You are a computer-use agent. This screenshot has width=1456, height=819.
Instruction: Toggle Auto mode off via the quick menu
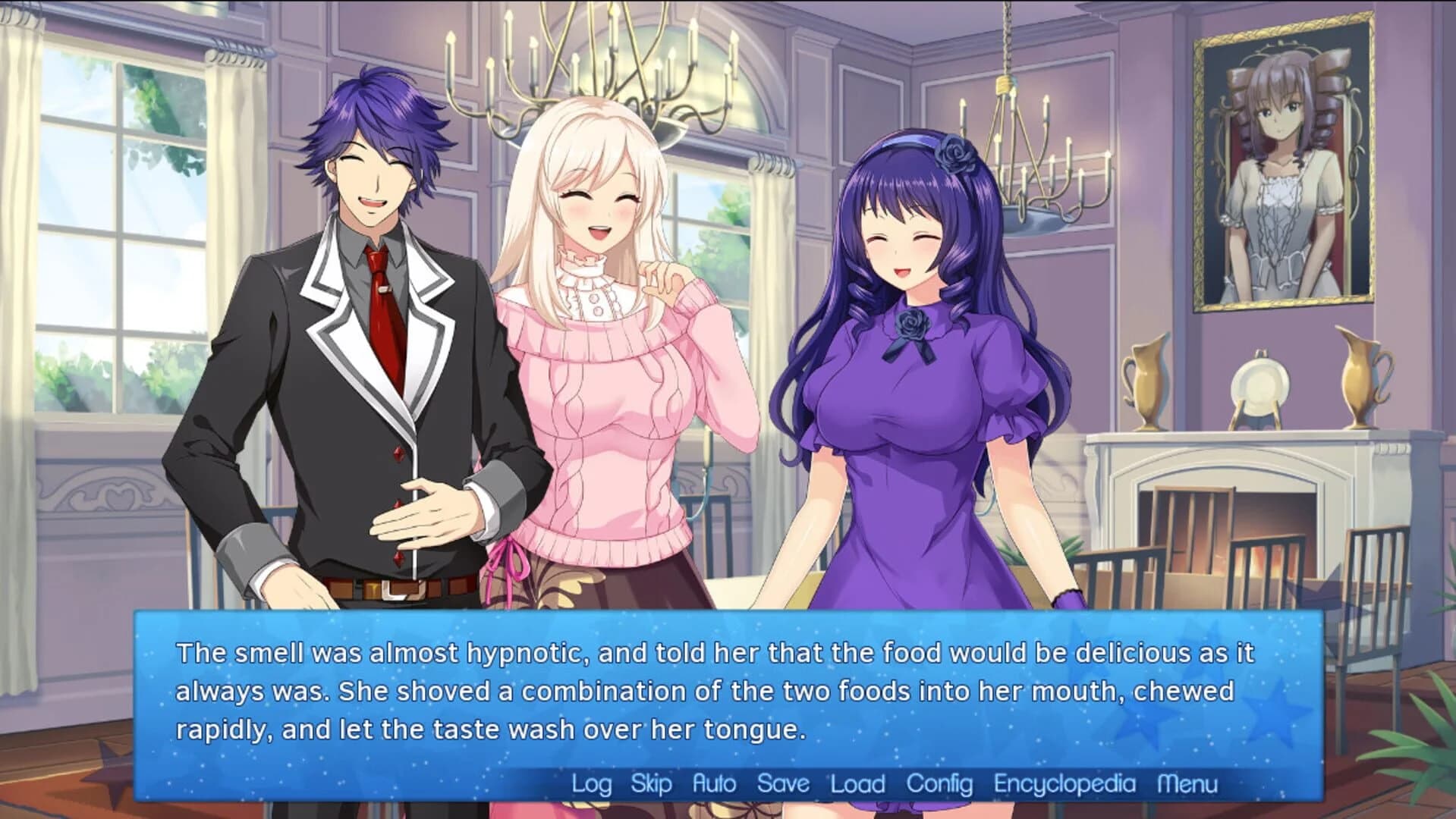click(713, 783)
